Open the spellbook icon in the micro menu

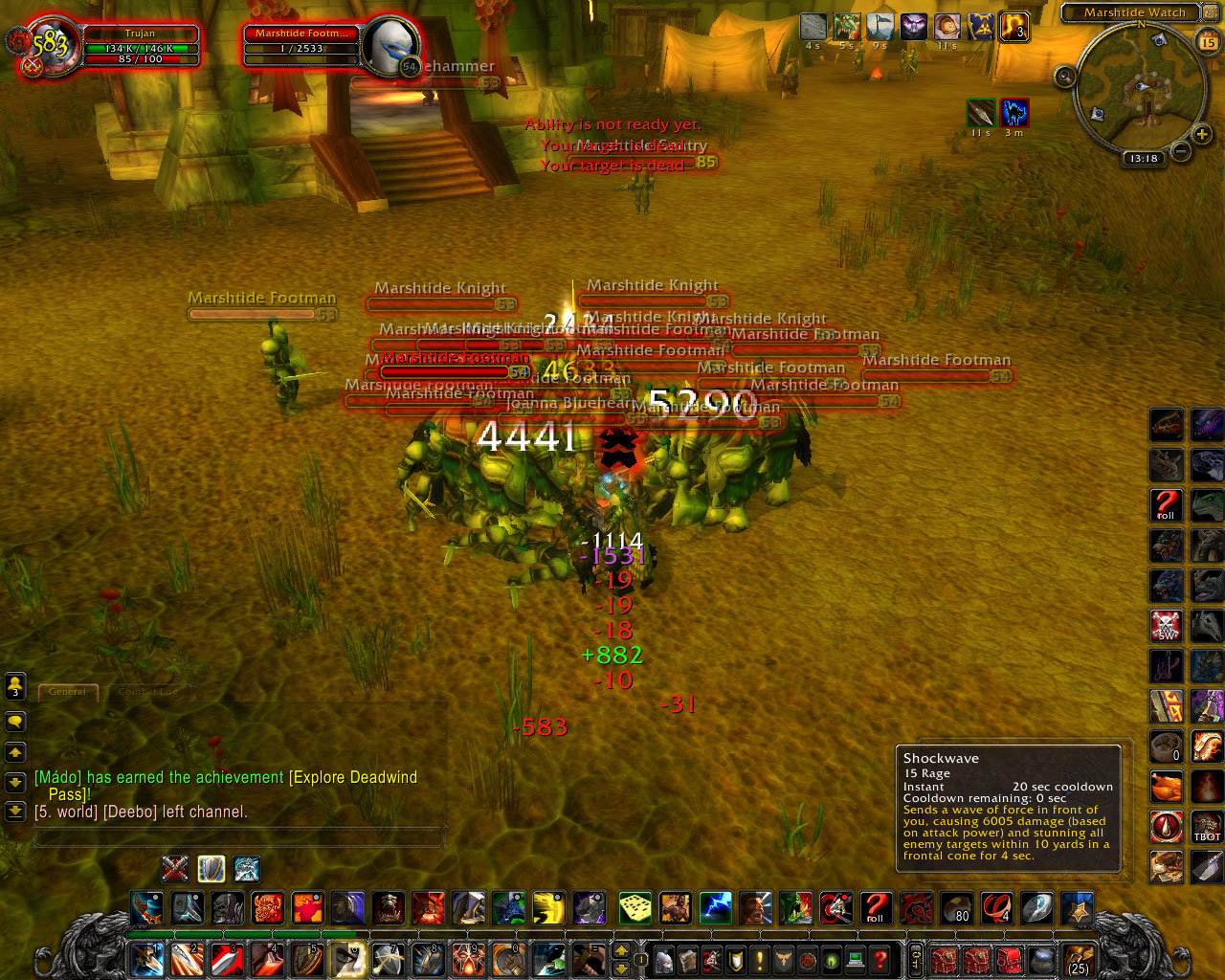coord(687,960)
